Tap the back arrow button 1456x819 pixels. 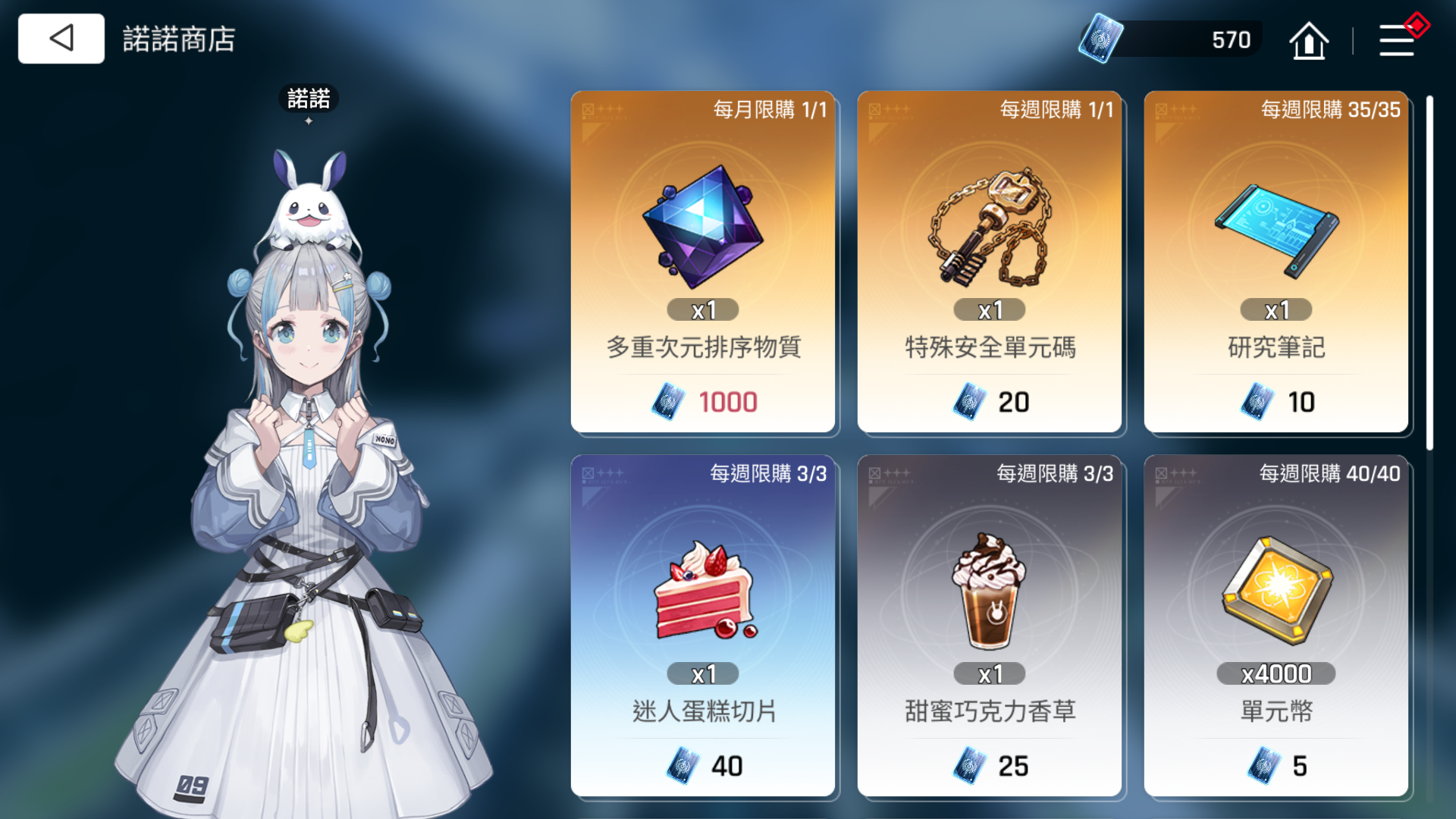(x=61, y=38)
